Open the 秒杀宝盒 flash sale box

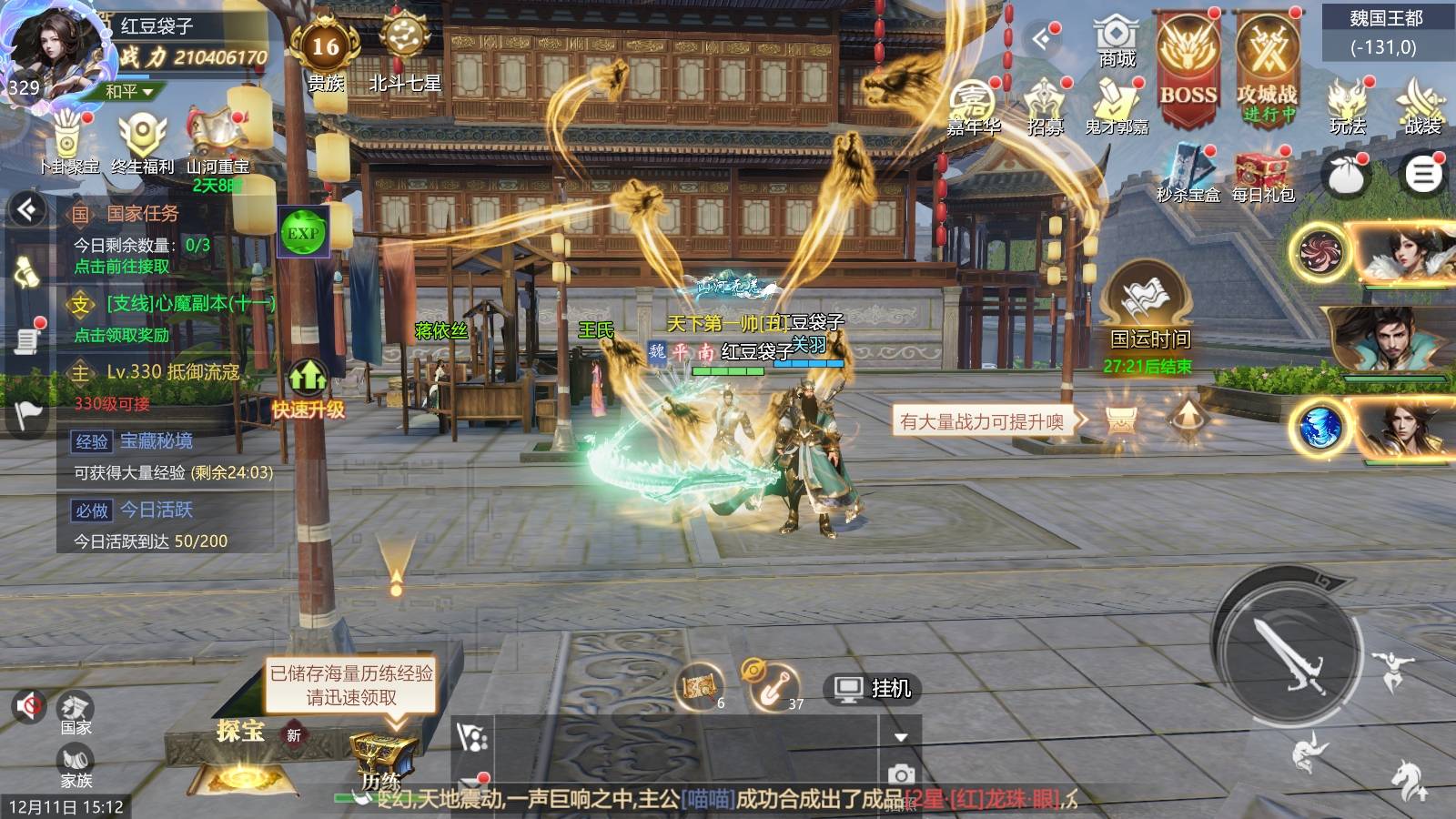coord(1188,175)
